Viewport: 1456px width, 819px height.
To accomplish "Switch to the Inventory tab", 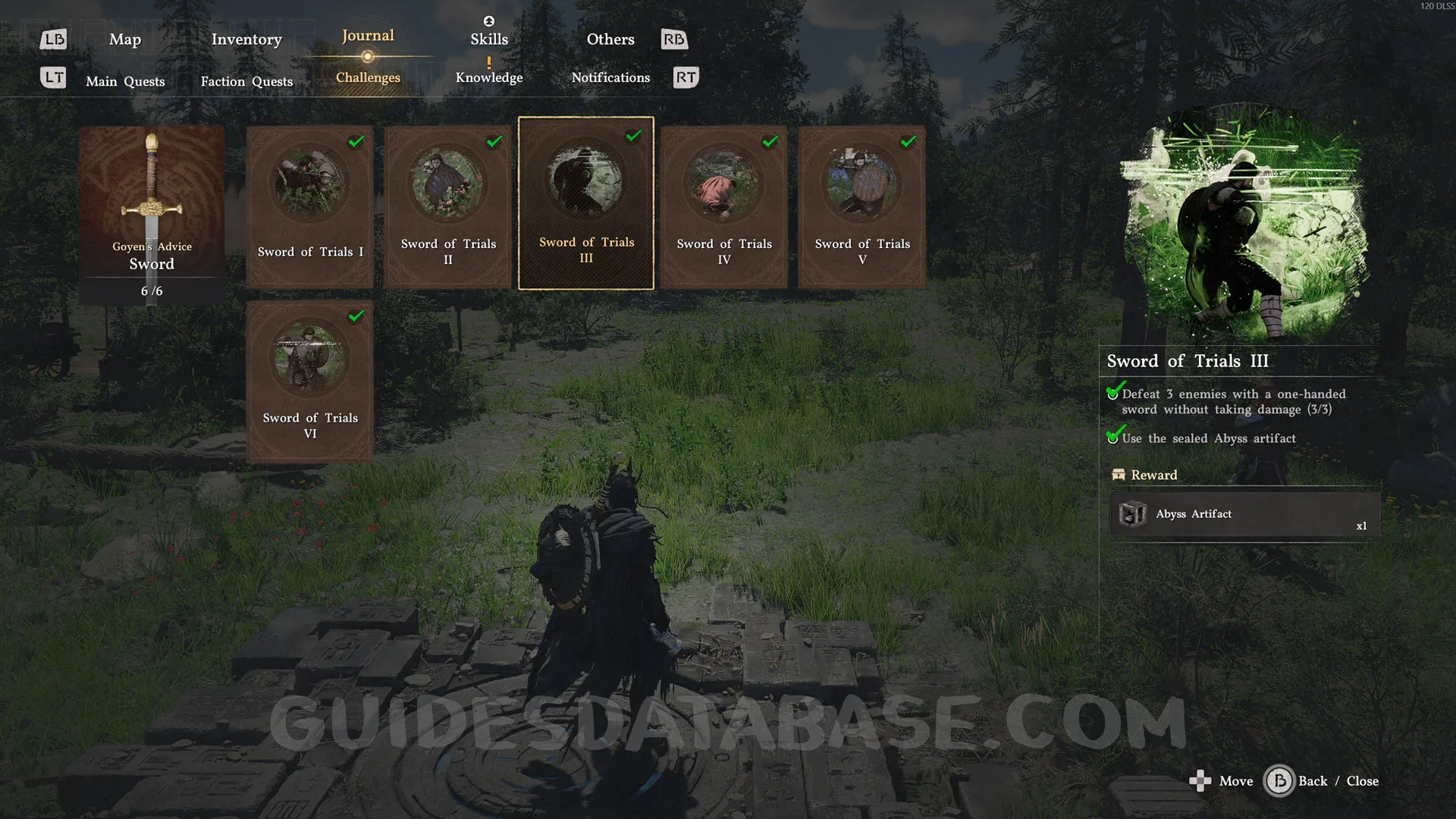I will point(246,39).
